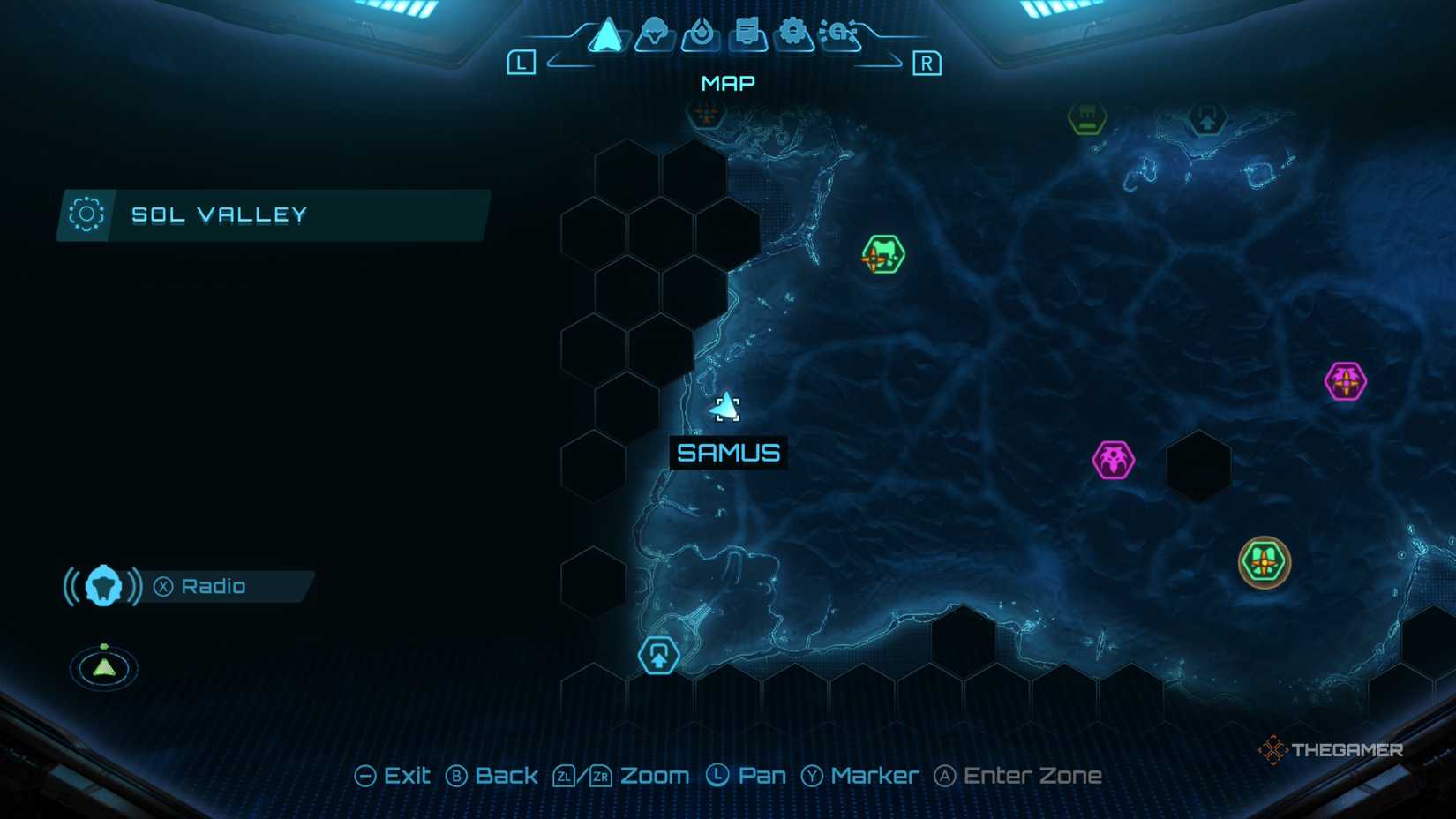This screenshot has height=819, width=1456.
Task: Select the Radio broadcast icon
Action: [102, 585]
